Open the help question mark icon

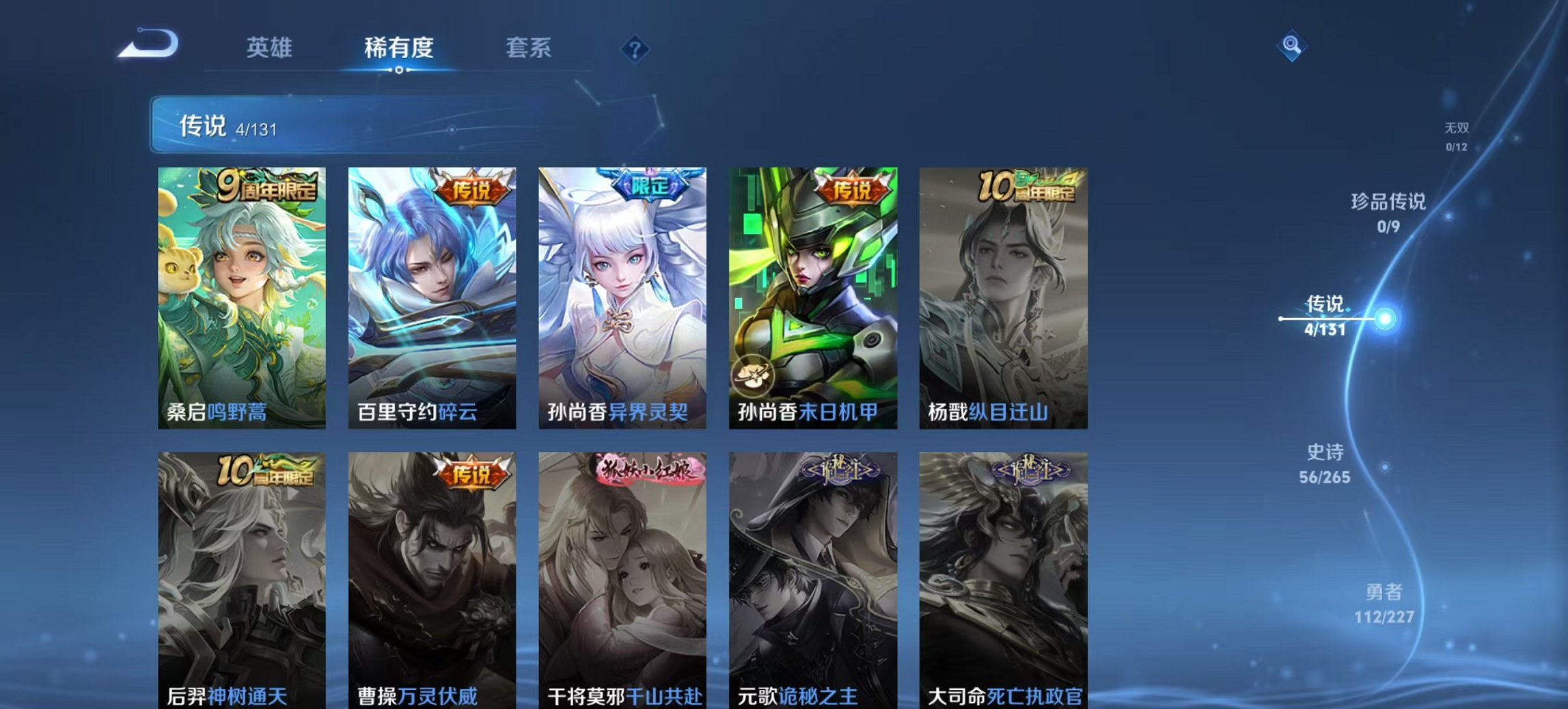(635, 51)
